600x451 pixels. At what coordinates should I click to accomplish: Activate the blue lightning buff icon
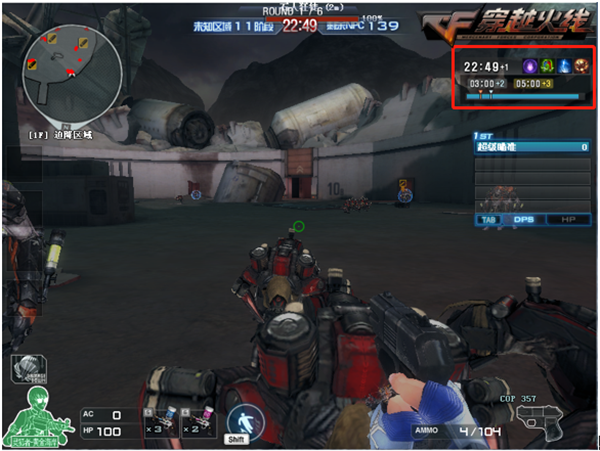click(x=563, y=66)
